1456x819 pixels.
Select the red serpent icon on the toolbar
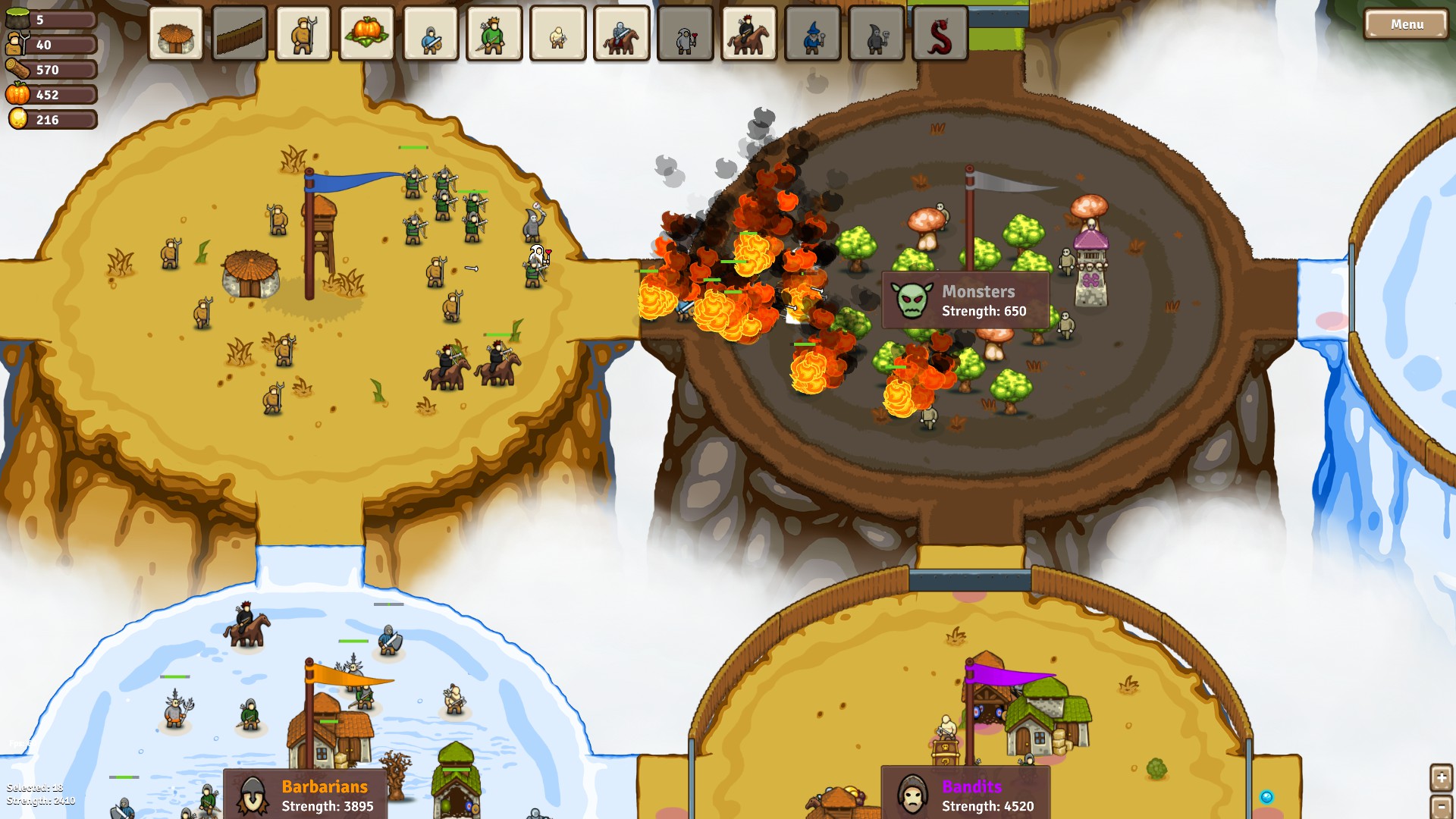(x=940, y=34)
